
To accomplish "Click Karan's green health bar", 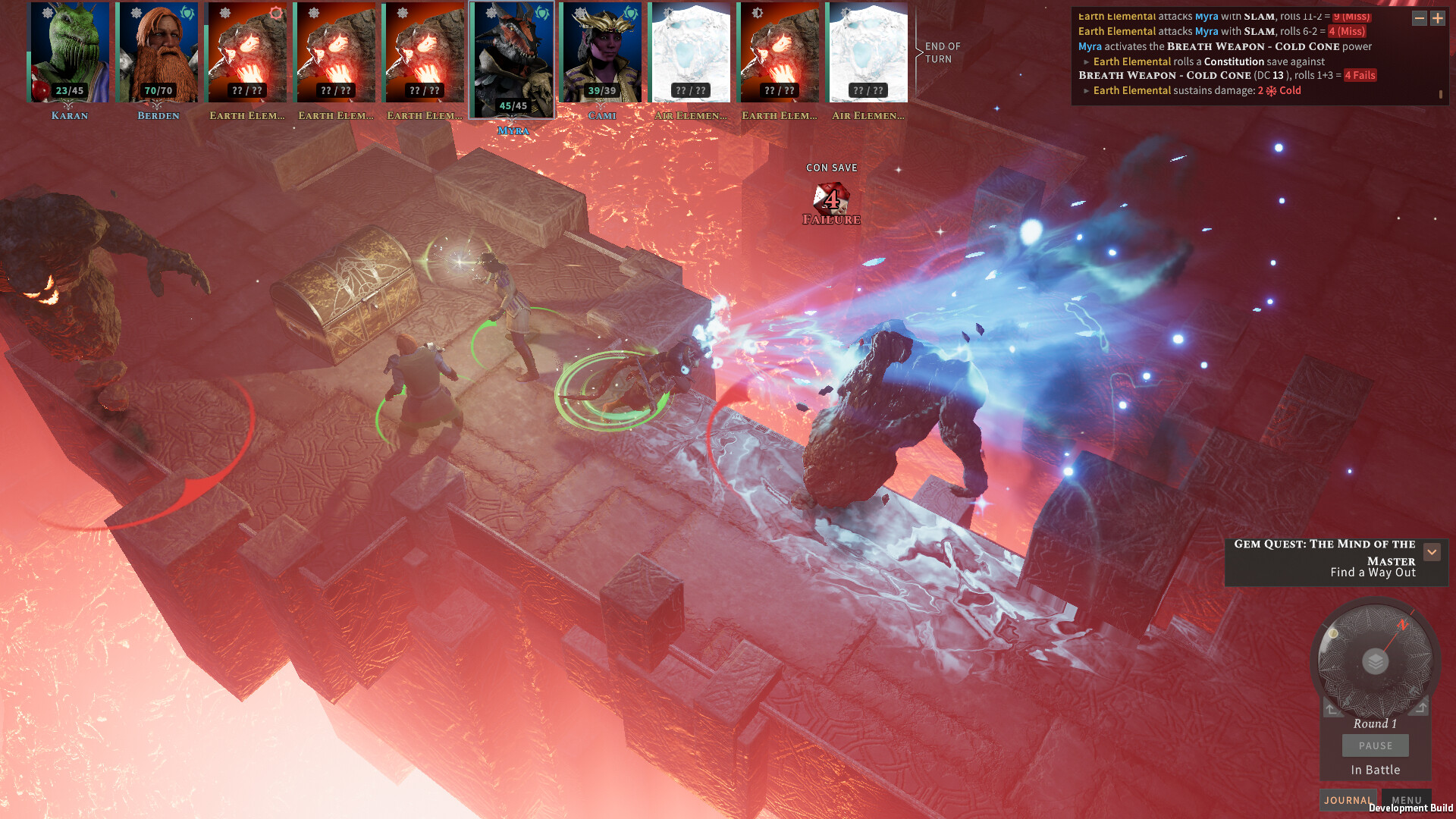I will (28, 77).
